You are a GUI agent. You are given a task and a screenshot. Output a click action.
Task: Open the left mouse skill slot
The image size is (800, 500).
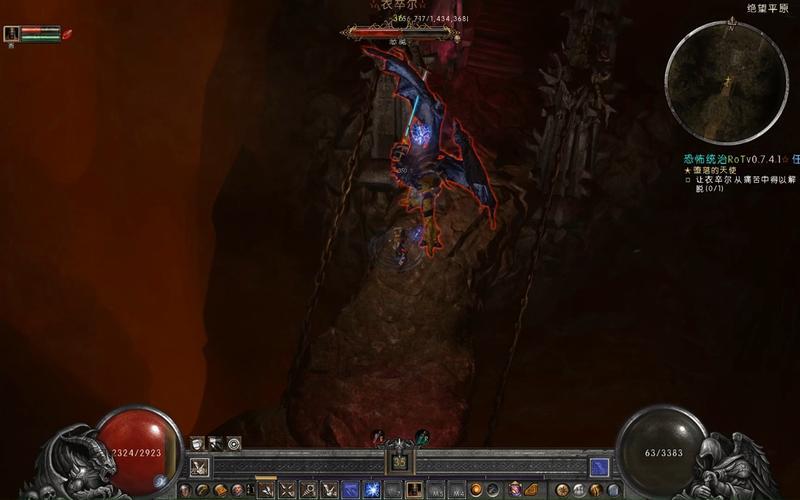[199, 467]
